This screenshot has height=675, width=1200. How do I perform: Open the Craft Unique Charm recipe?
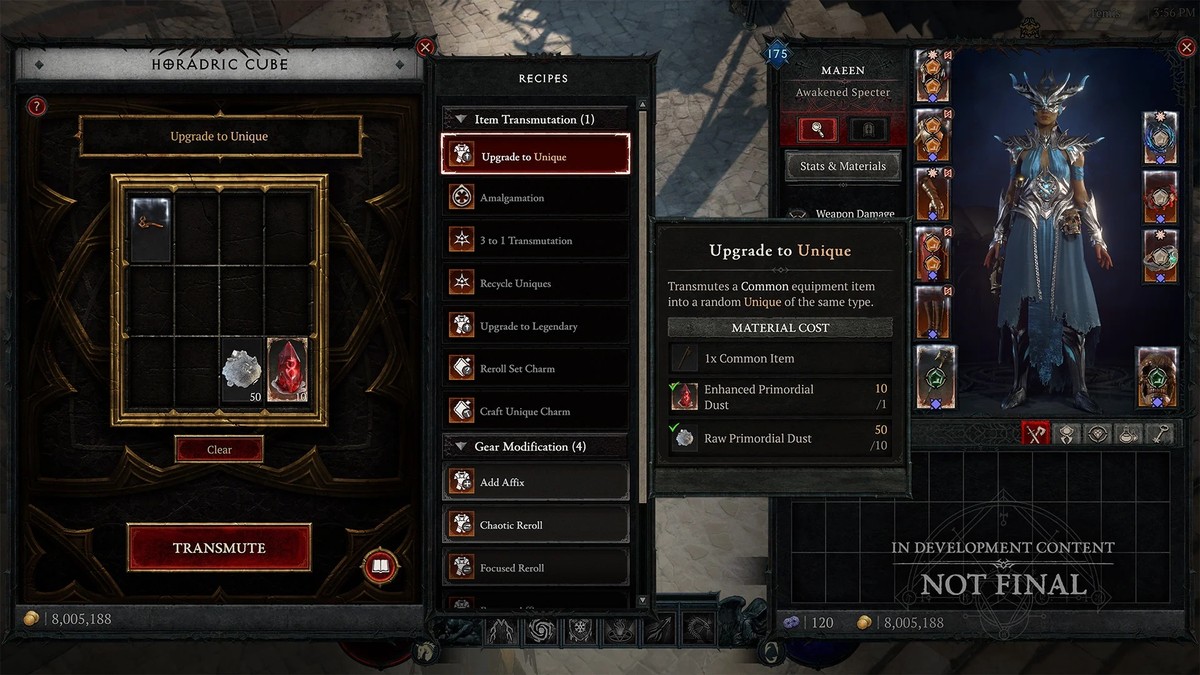point(535,411)
